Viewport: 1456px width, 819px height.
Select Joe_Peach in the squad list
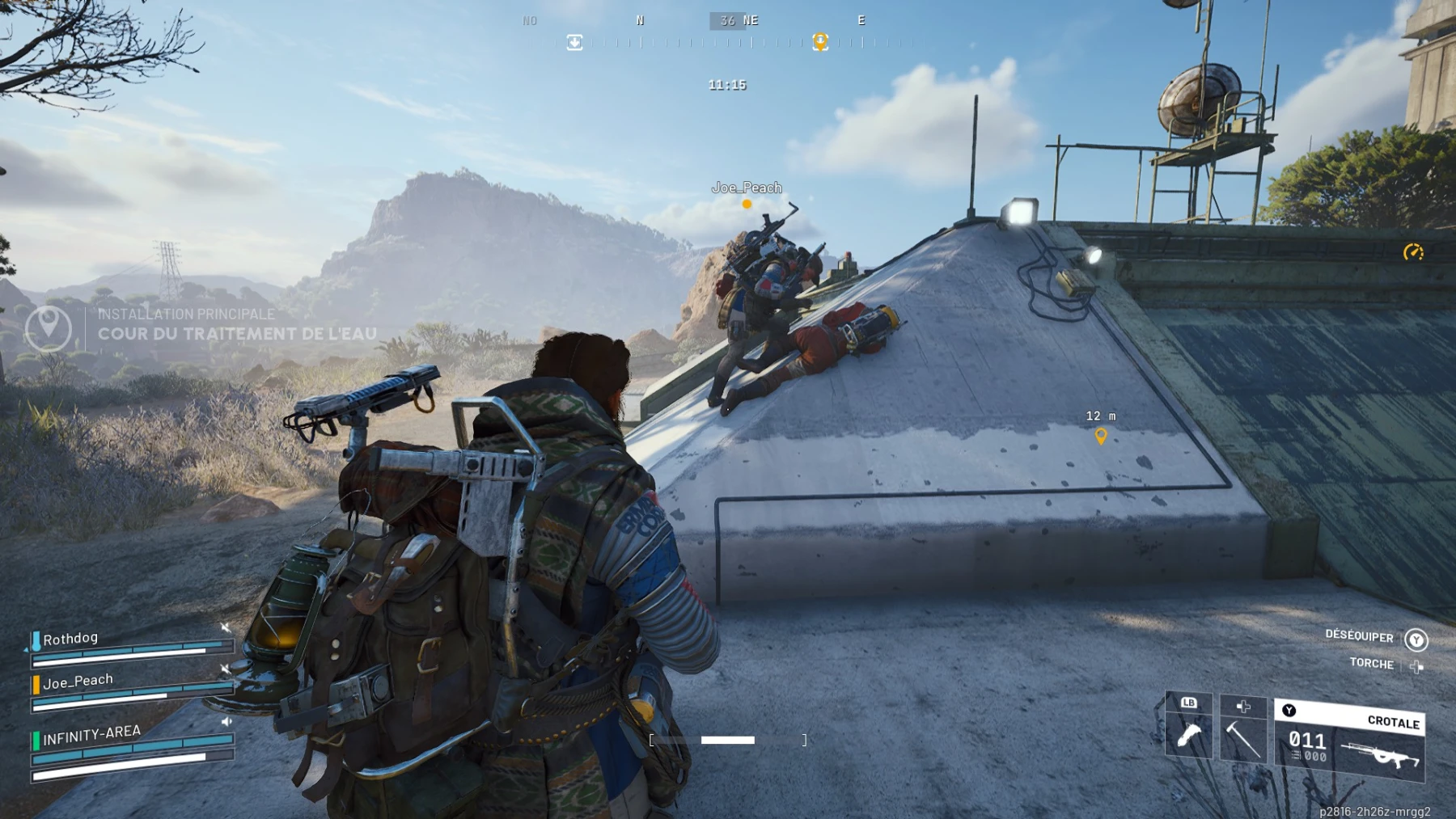click(x=78, y=681)
